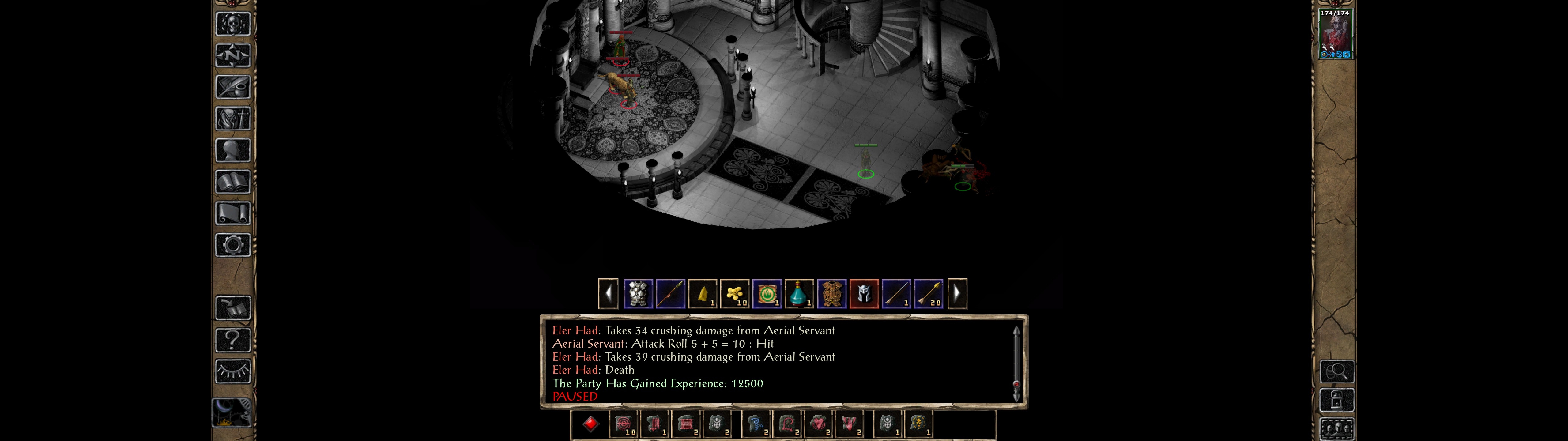
Task: Open the inventory screen button
Action: (x=233, y=118)
